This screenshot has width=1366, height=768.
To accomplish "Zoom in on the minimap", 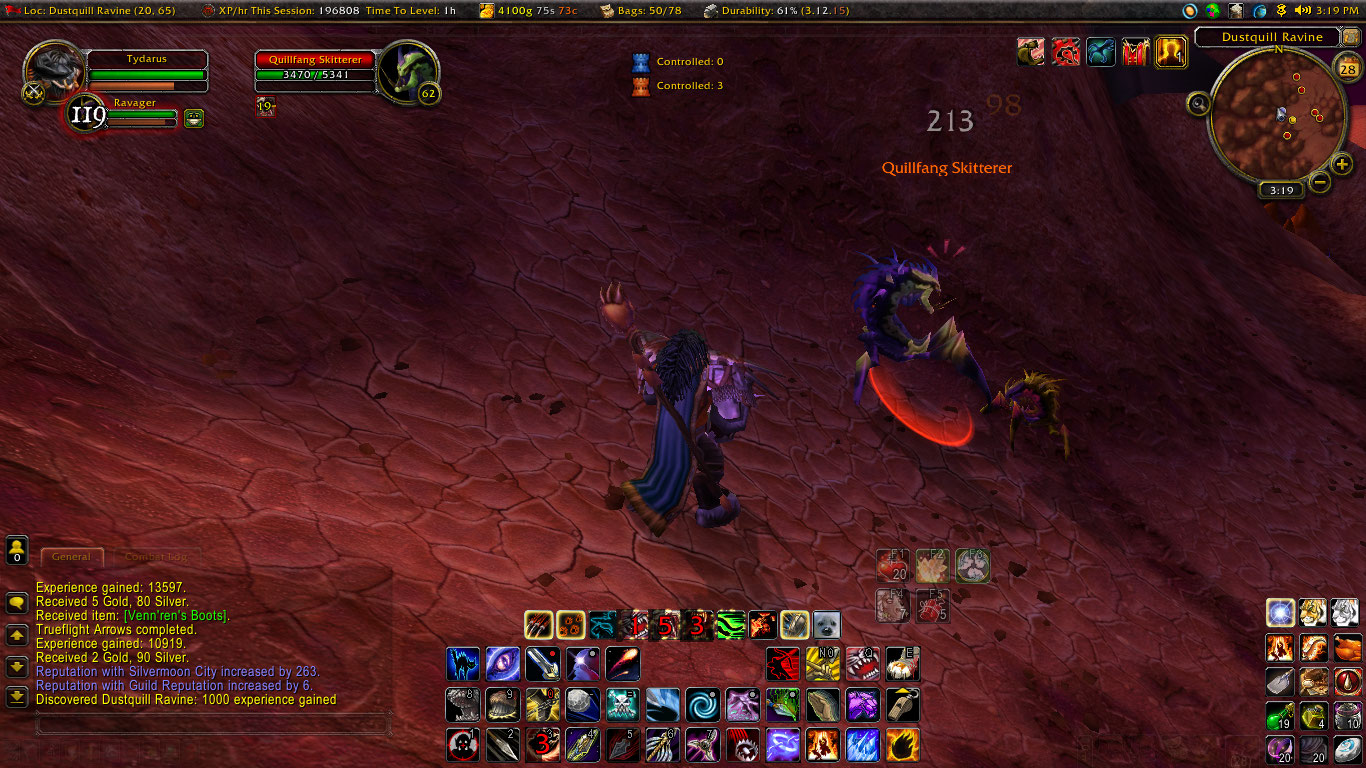I will coord(1341,165).
